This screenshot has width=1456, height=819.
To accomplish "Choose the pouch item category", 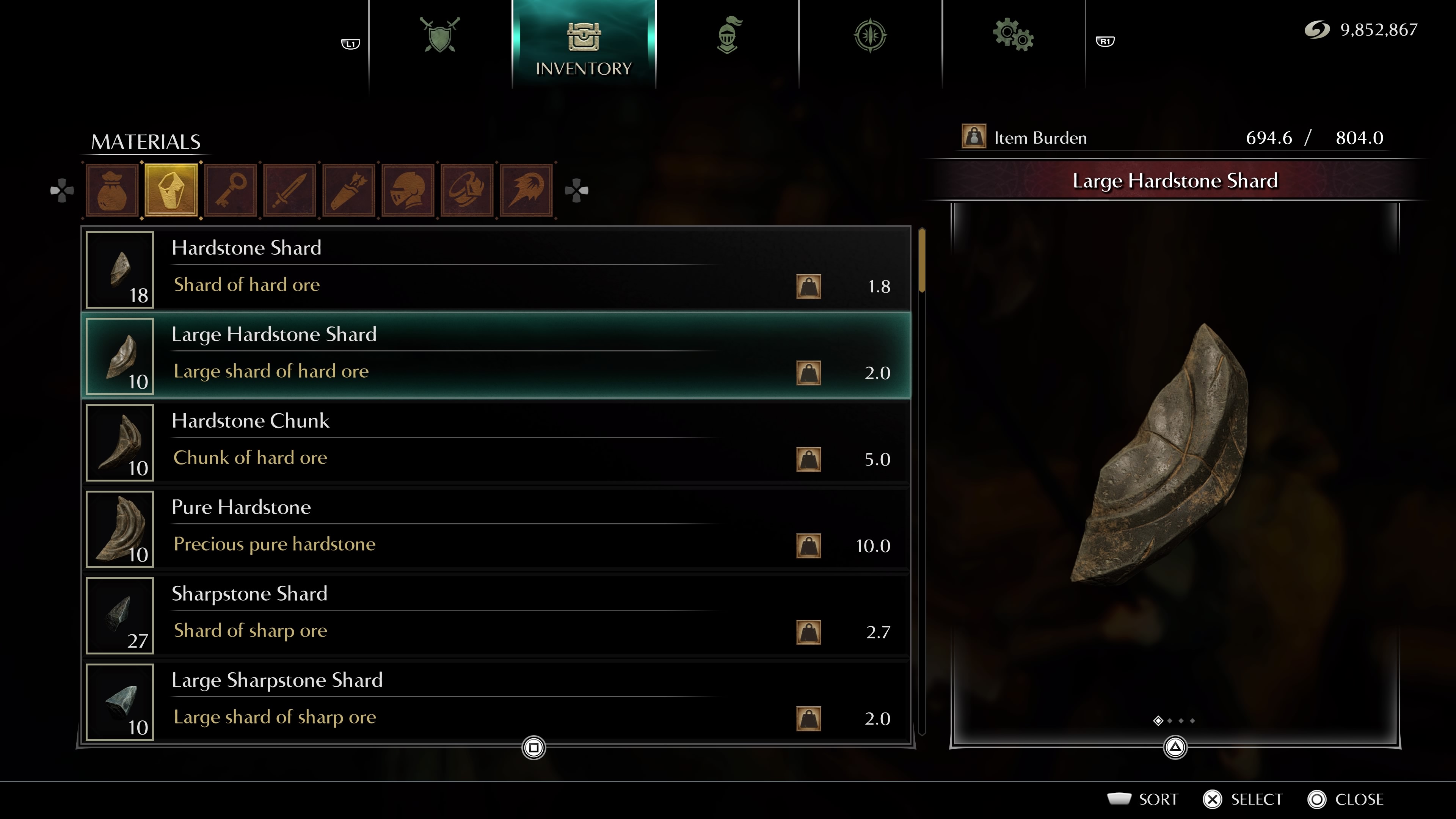I will [x=112, y=190].
